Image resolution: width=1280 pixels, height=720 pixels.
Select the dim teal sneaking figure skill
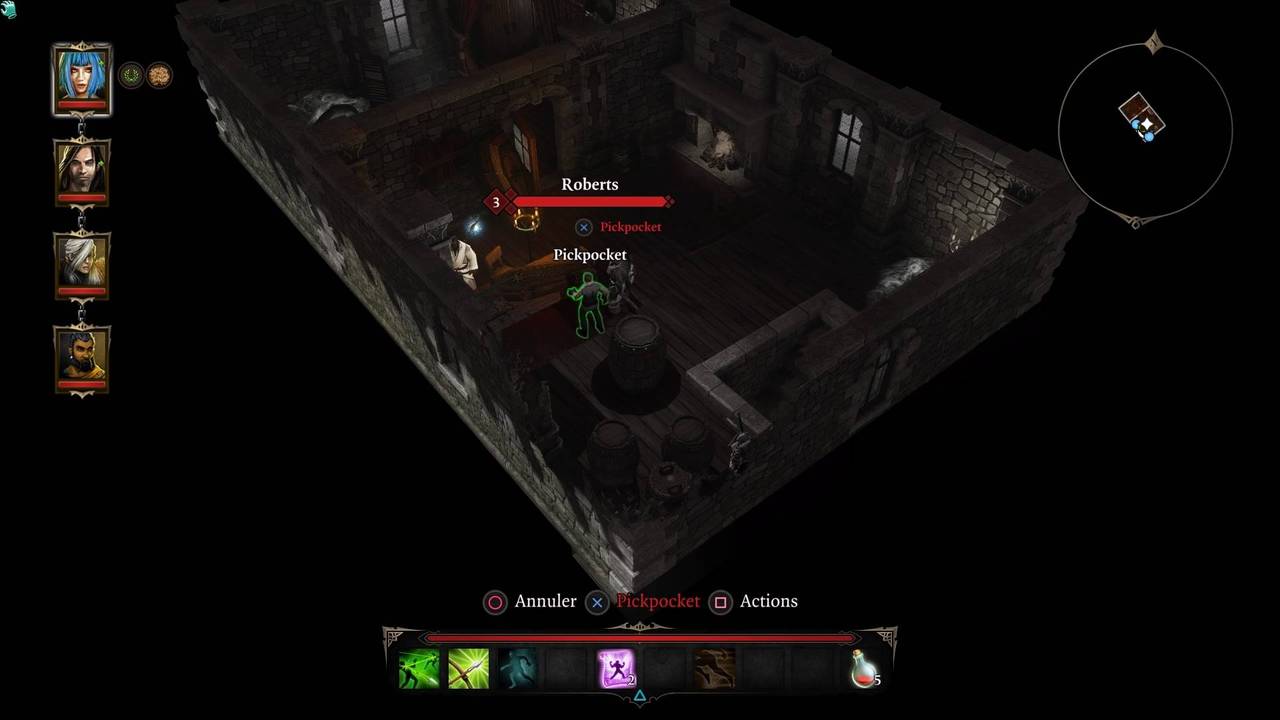click(518, 668)
